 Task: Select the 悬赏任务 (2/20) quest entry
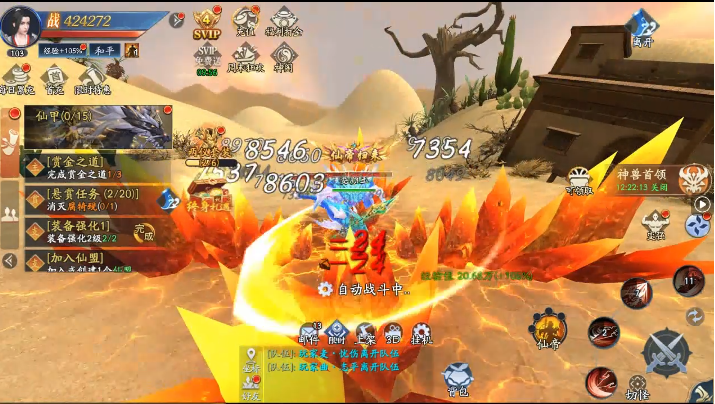pyautogui.click(x=85, y=199)
